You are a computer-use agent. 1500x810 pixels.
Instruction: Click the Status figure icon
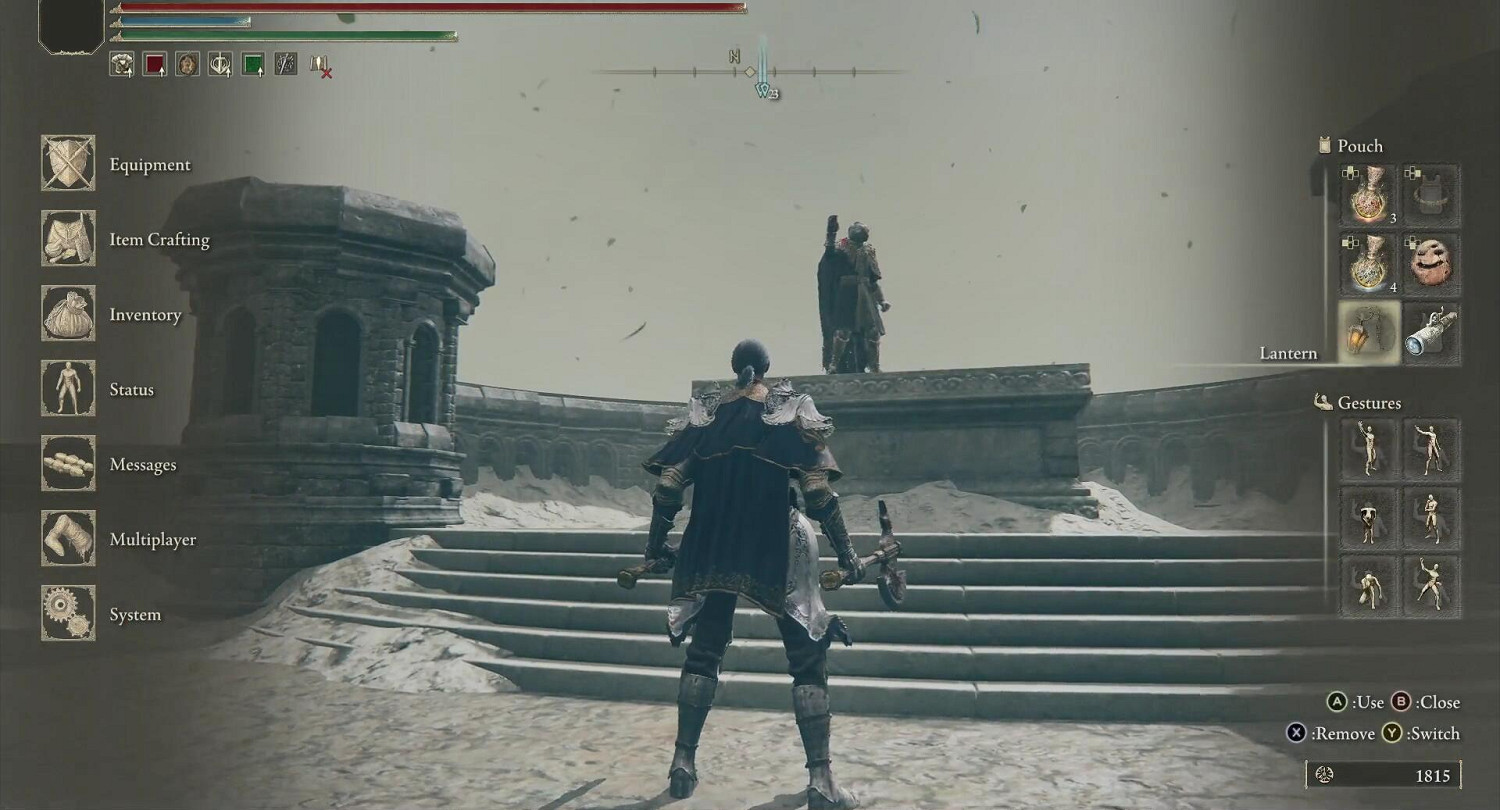point(67,389)
